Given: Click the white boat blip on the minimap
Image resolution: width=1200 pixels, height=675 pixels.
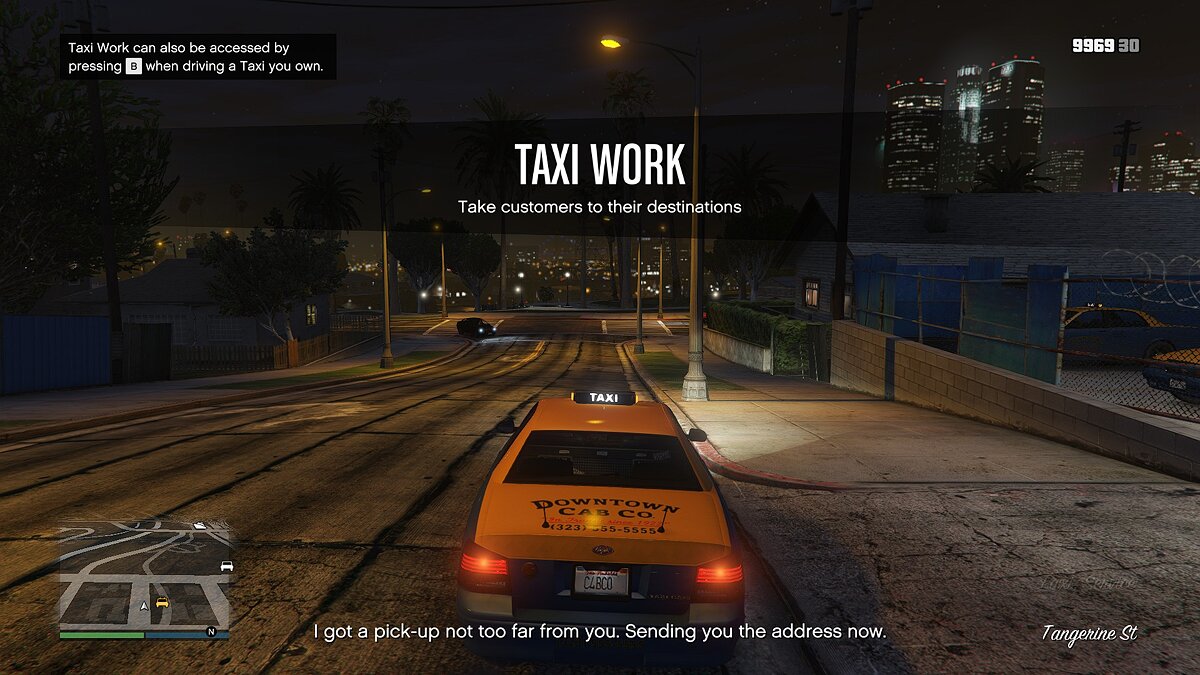Looking at the screenshot, I should pyautogui.click(x=199, y=525).
